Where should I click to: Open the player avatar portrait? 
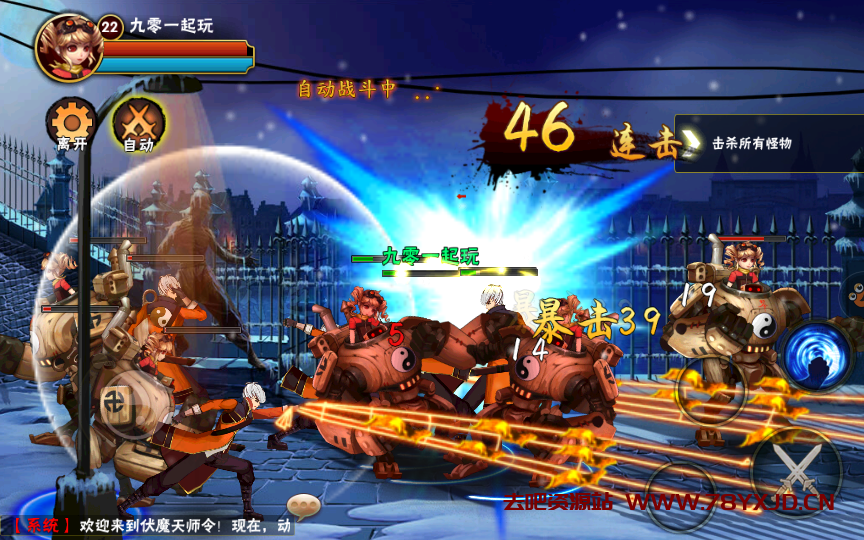(x=67, y=46)
